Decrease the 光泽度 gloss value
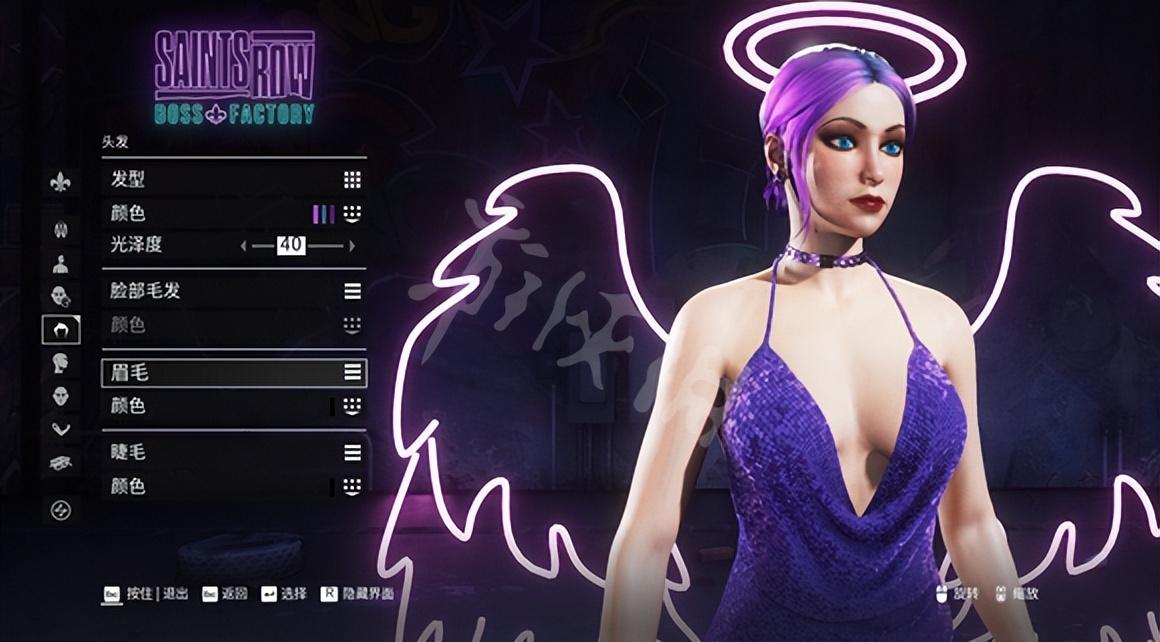 tap(243, 245)
